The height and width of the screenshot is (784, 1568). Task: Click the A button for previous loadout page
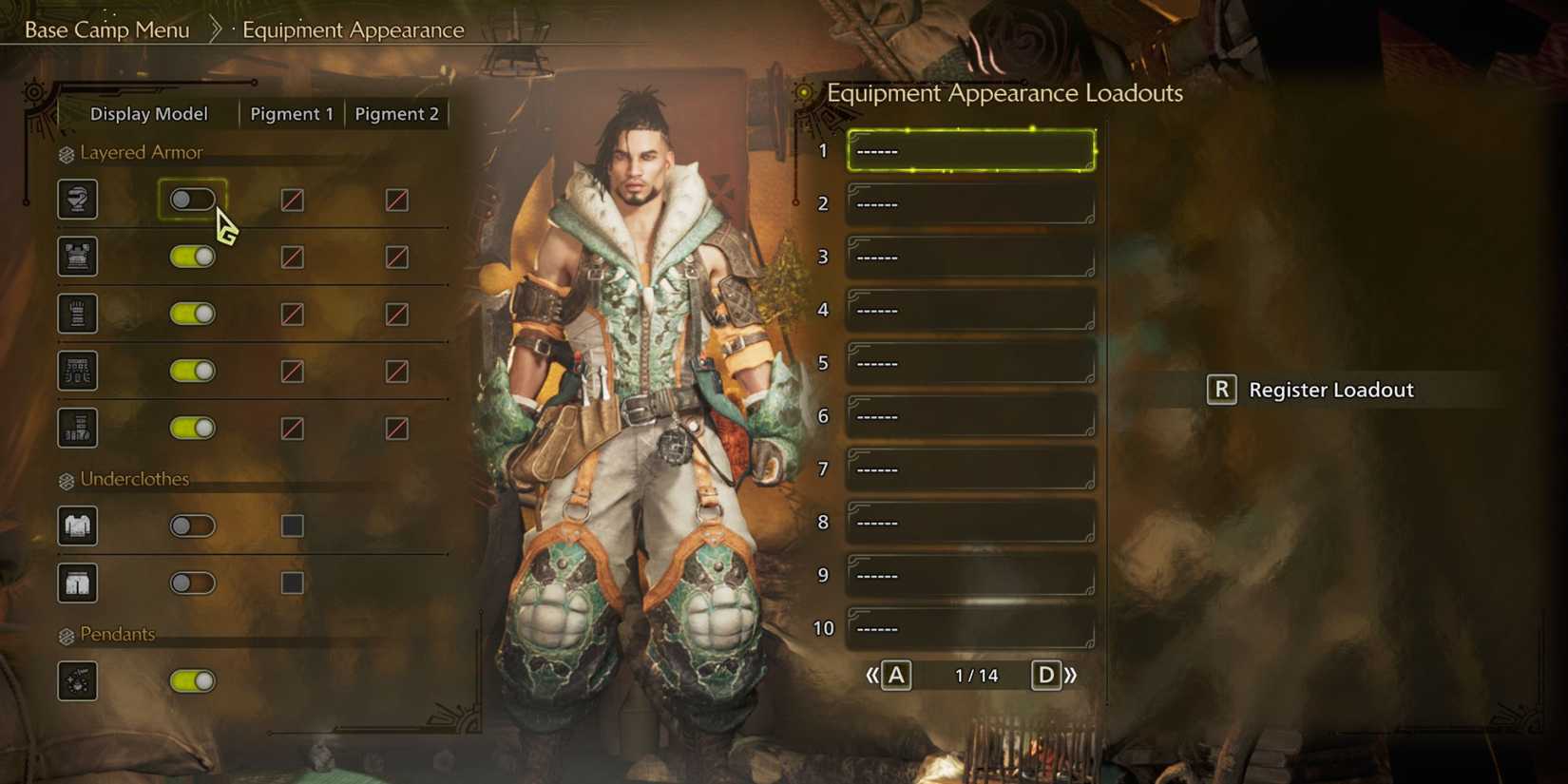coord(894,675)
